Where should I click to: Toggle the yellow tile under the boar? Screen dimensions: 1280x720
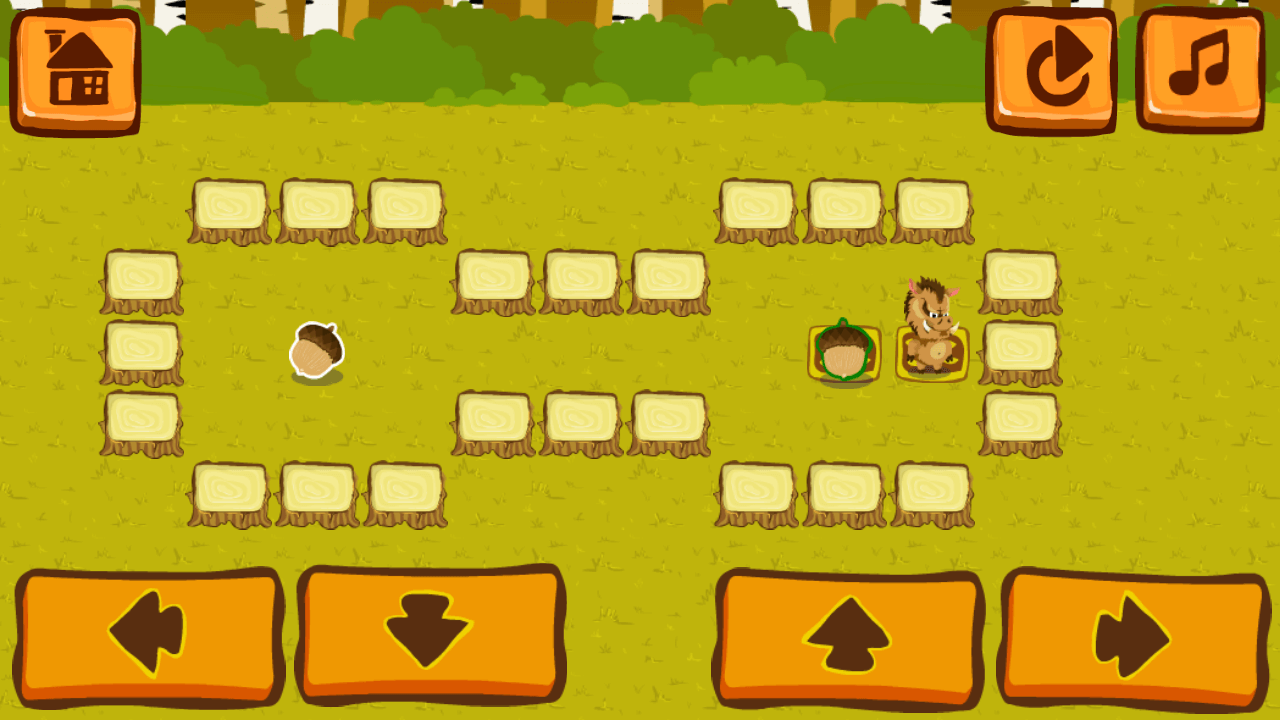932,355
